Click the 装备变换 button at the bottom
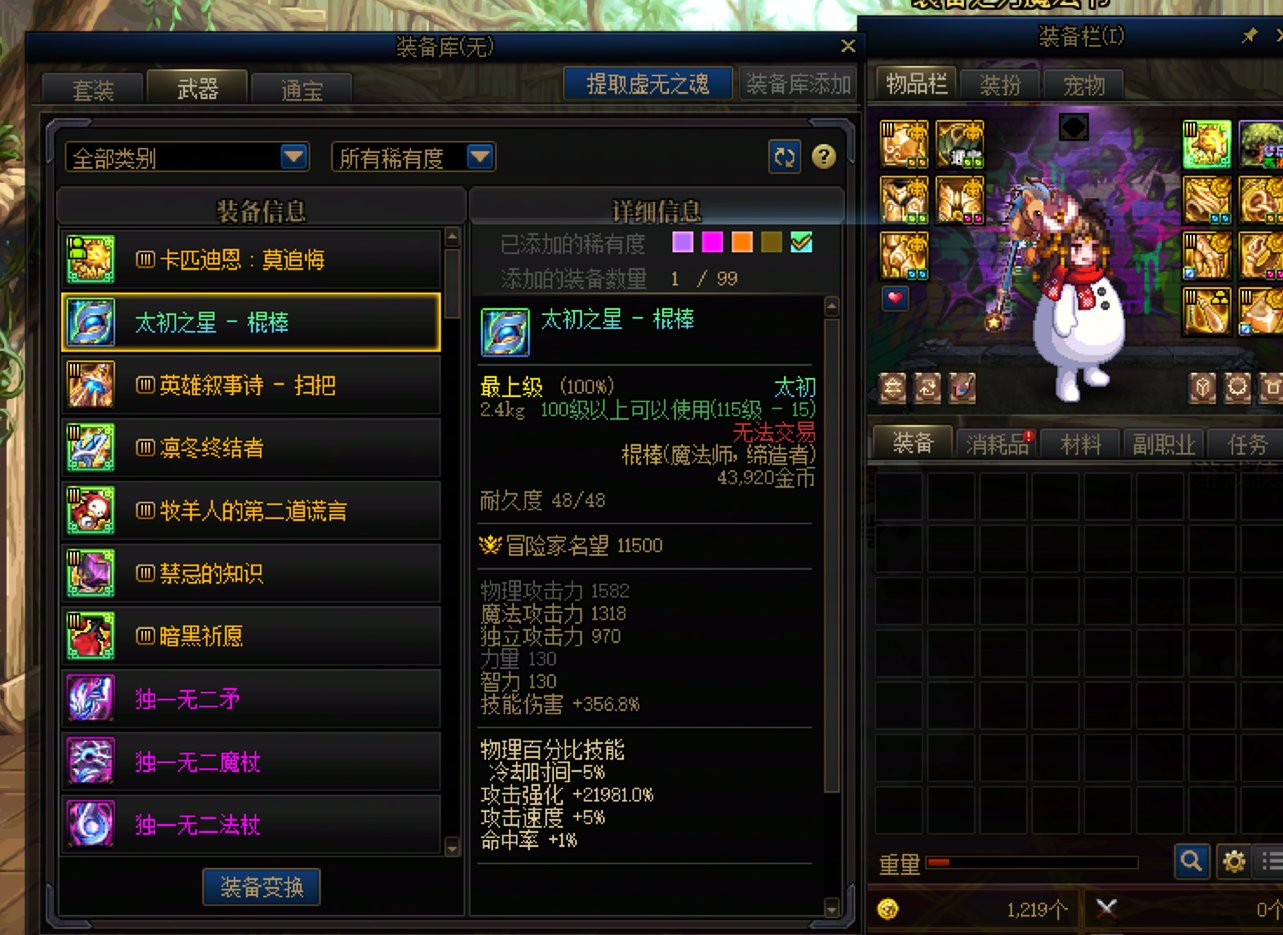Screen dimensions: 1283x935 tap(261, 887)
